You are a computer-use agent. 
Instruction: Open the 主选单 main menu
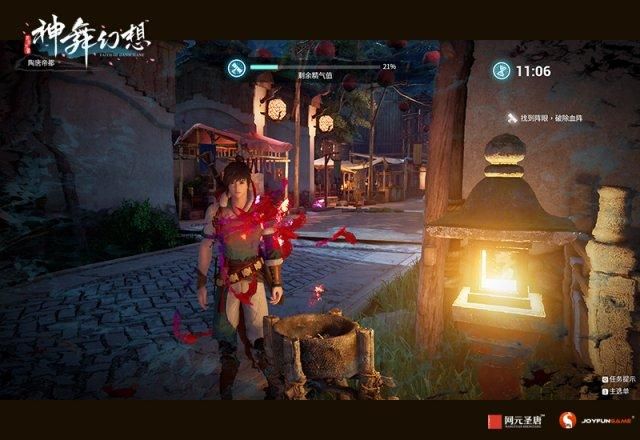click(623, 392)
